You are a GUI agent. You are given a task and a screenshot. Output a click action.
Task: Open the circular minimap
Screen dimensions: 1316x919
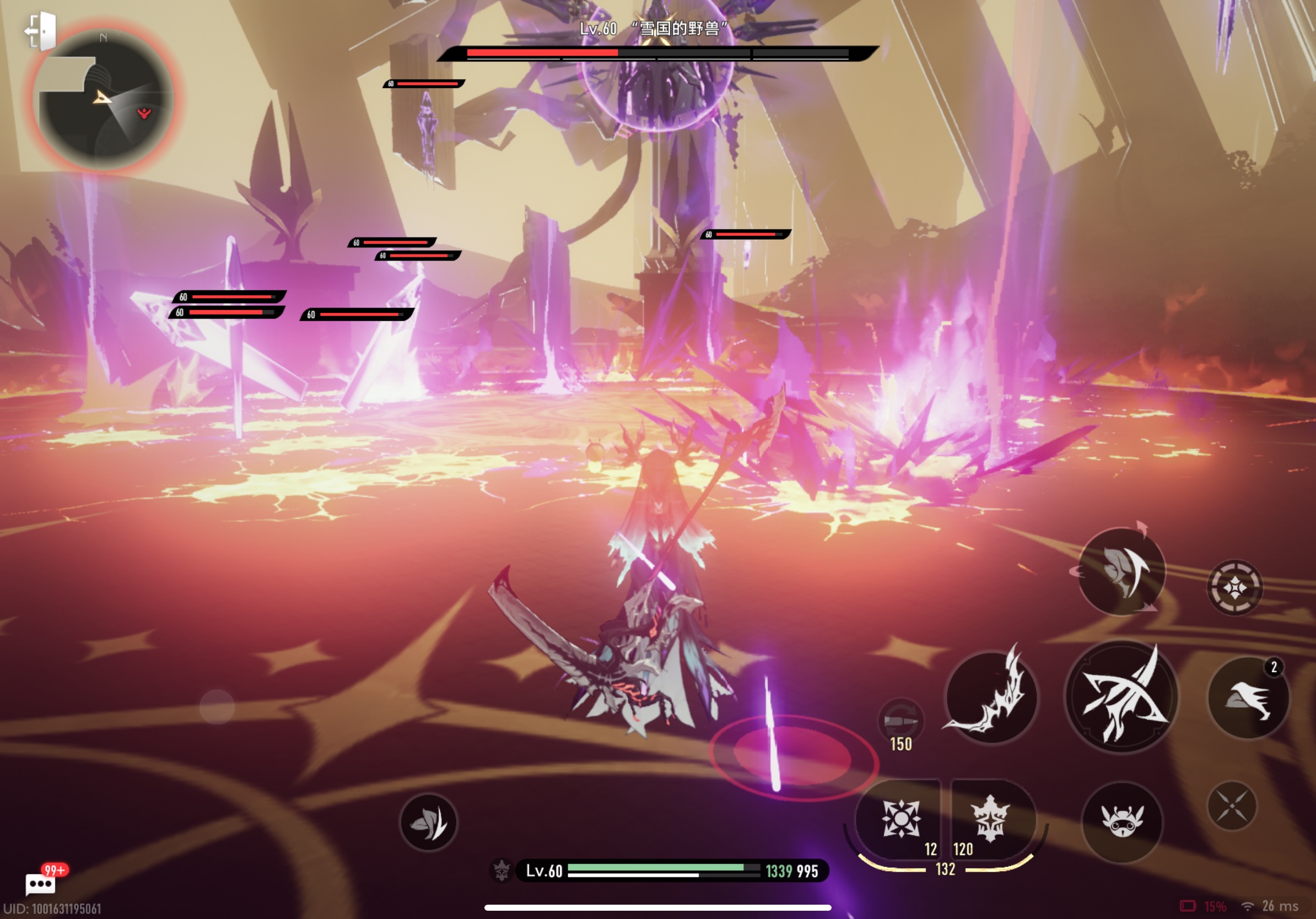pos(104,101)
